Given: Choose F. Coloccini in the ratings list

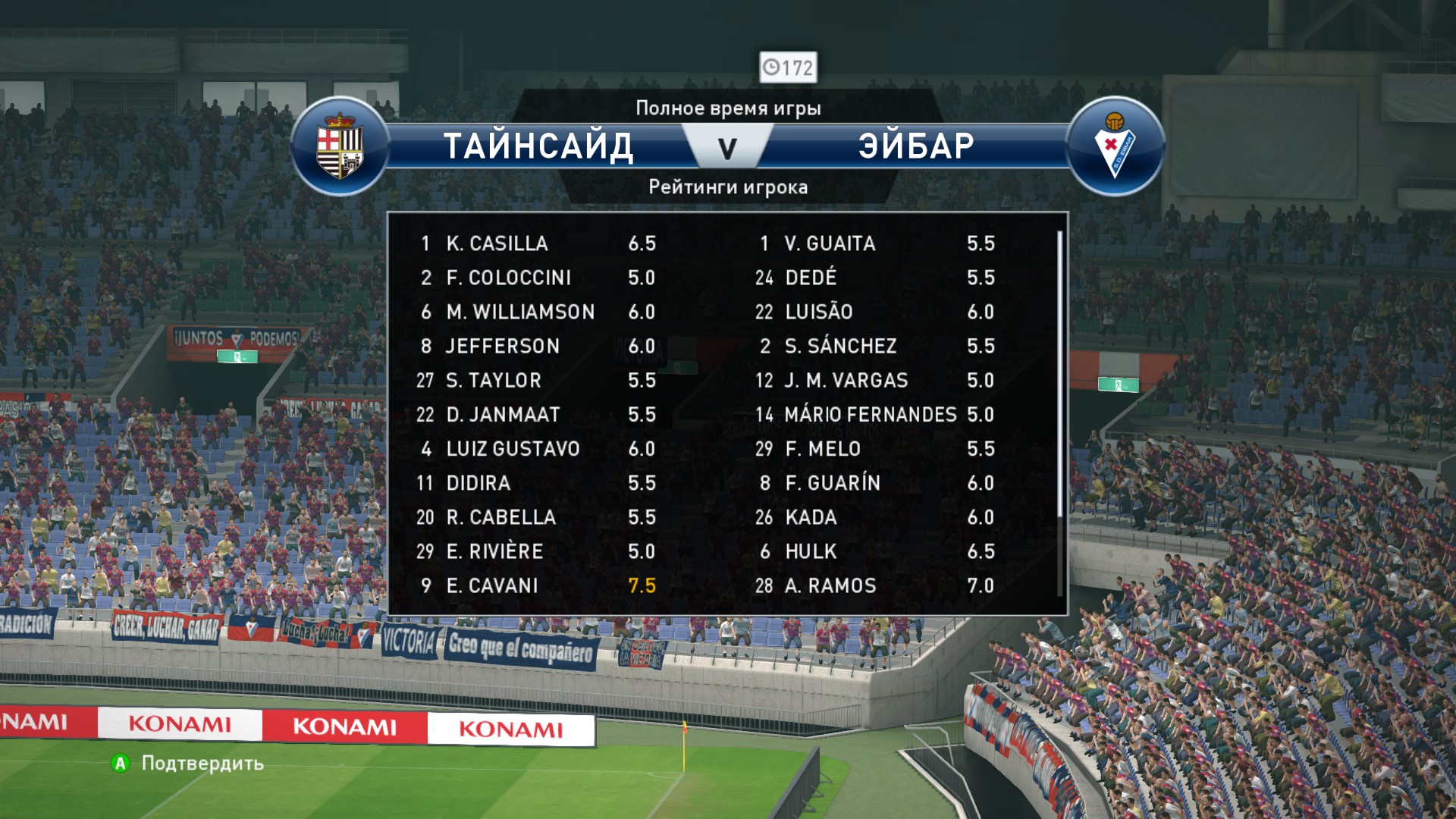Looking at the screenshot, I should coord(508,278).
